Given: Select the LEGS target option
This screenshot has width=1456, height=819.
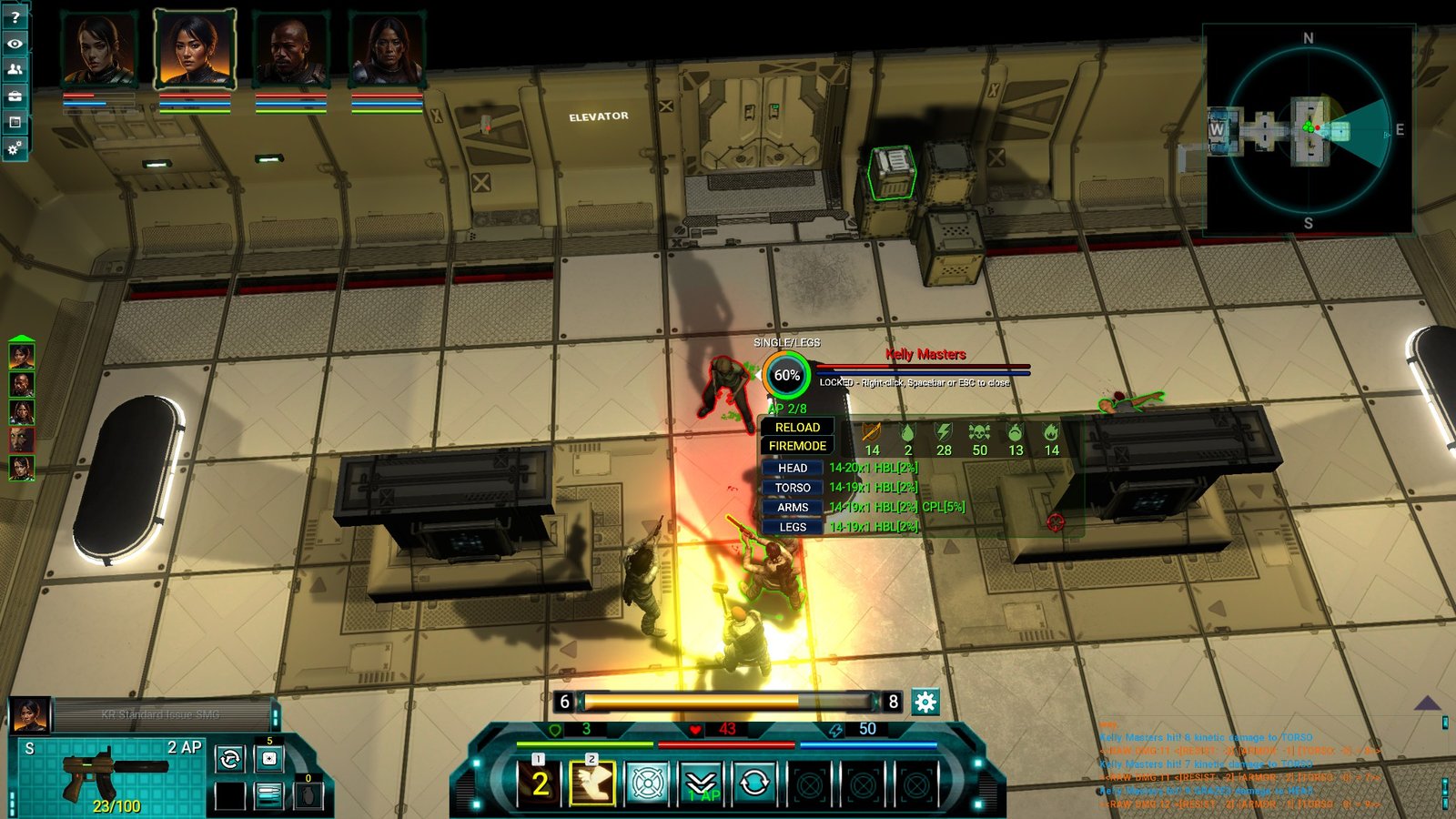Looking at the screenshot, I should pos(792,527).
